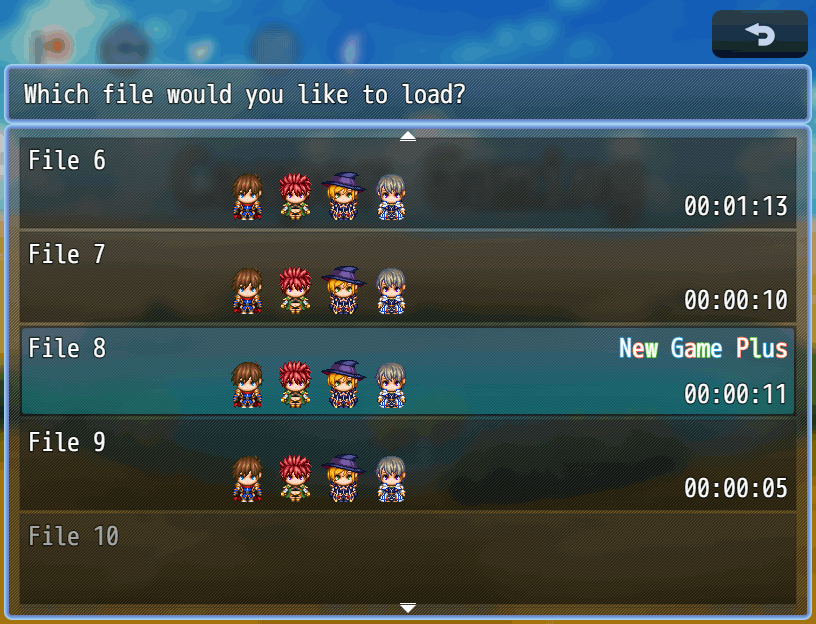Choose File 8 New Game Plus save
Image resolution: width=816 pixels, height=624 pixels.
coord(408,371)
